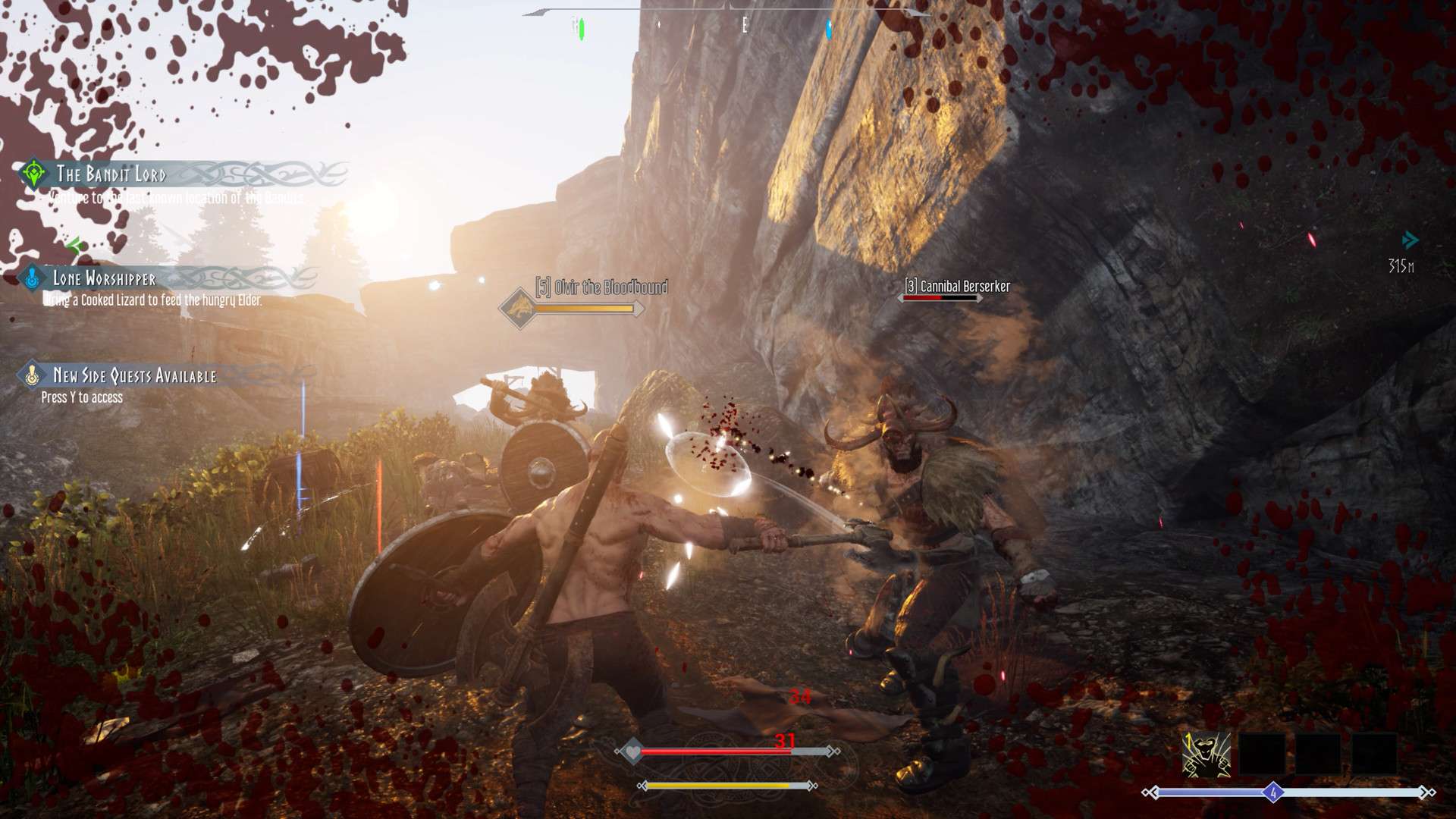Select the Olvir the Bloodbound nameplate
Image resolution: width=1456 pixels, height=819 pixels.
tap(601, 288)
